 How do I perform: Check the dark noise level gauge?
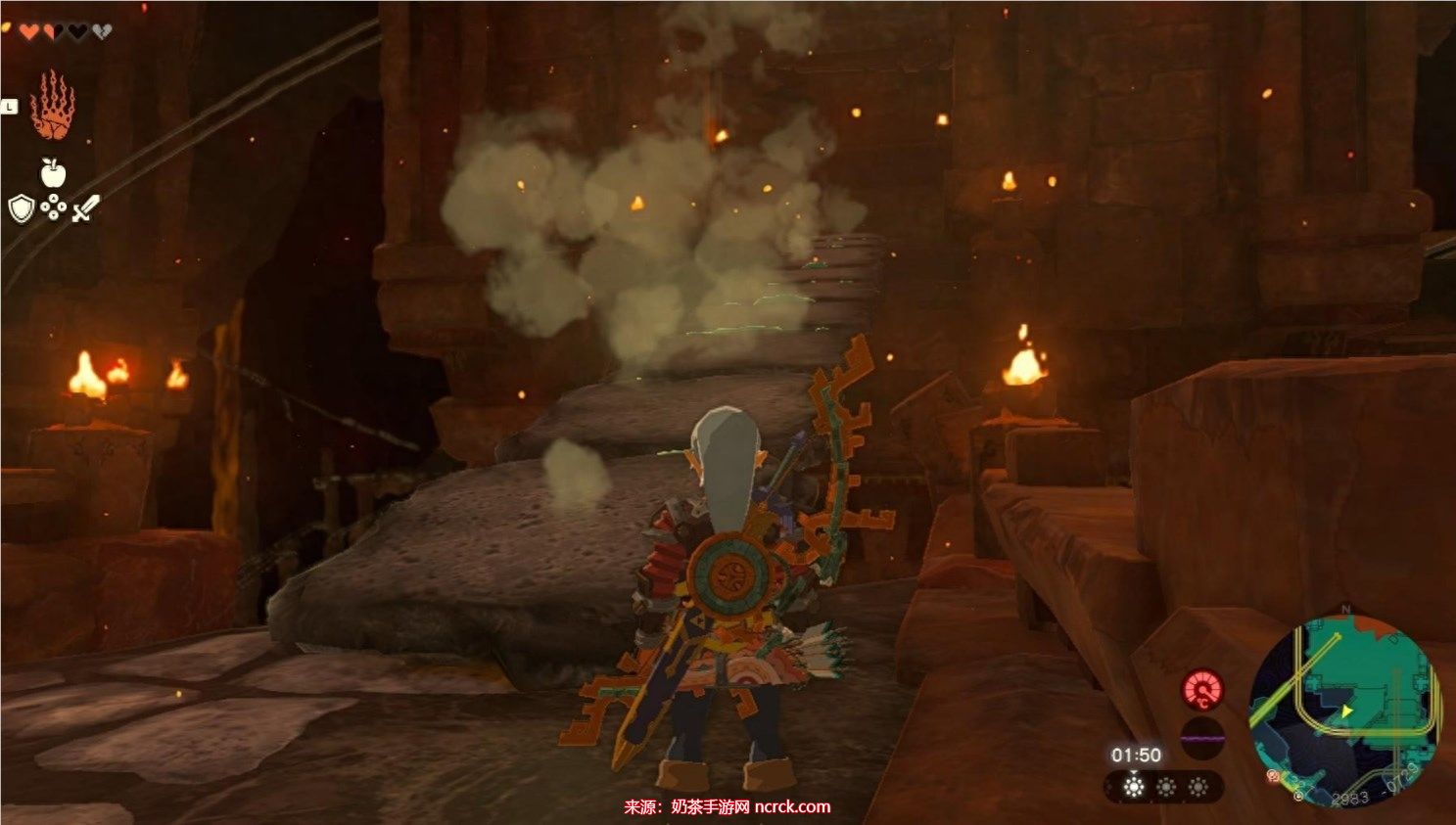pos(1202,737)
